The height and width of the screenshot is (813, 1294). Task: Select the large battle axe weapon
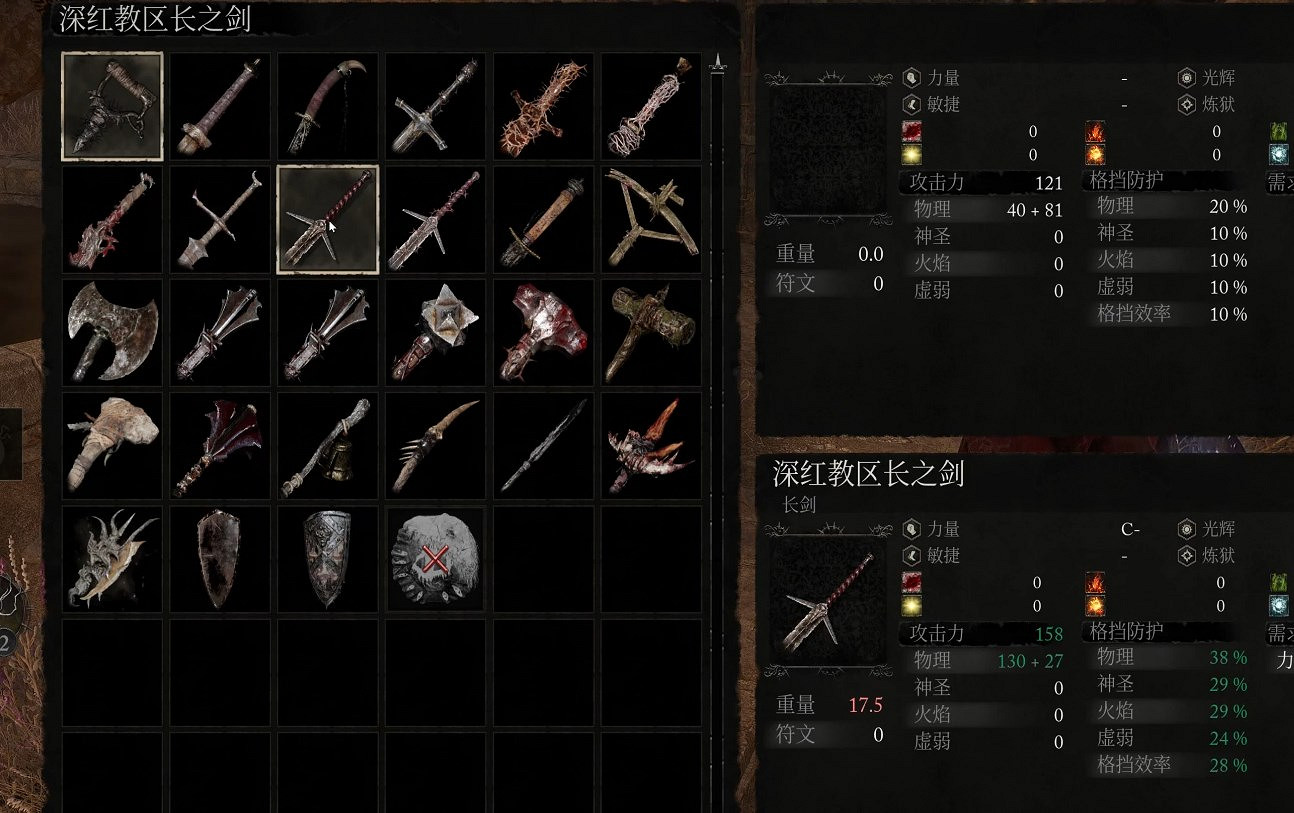click(111, 332)
